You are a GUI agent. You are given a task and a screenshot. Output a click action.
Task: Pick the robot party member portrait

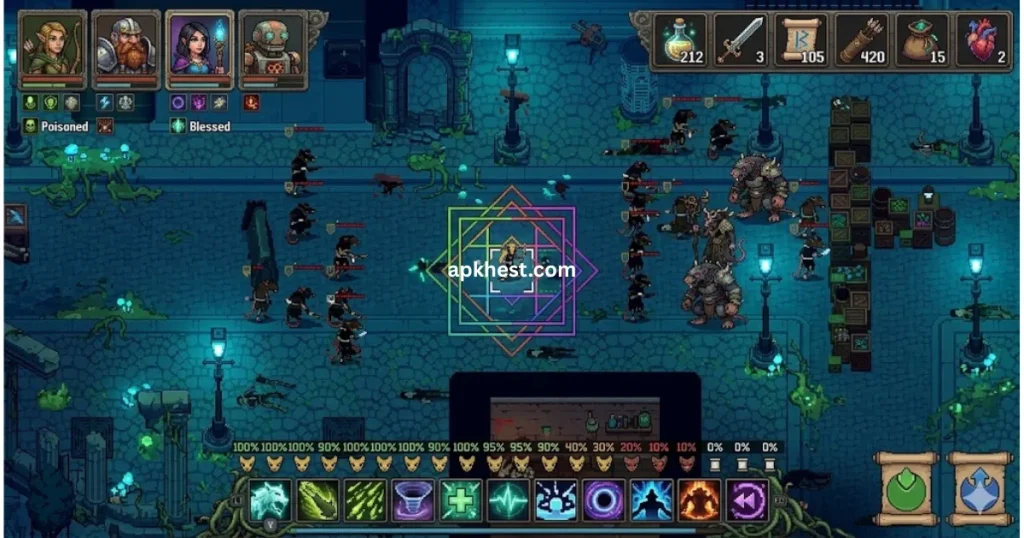(272, 47)
